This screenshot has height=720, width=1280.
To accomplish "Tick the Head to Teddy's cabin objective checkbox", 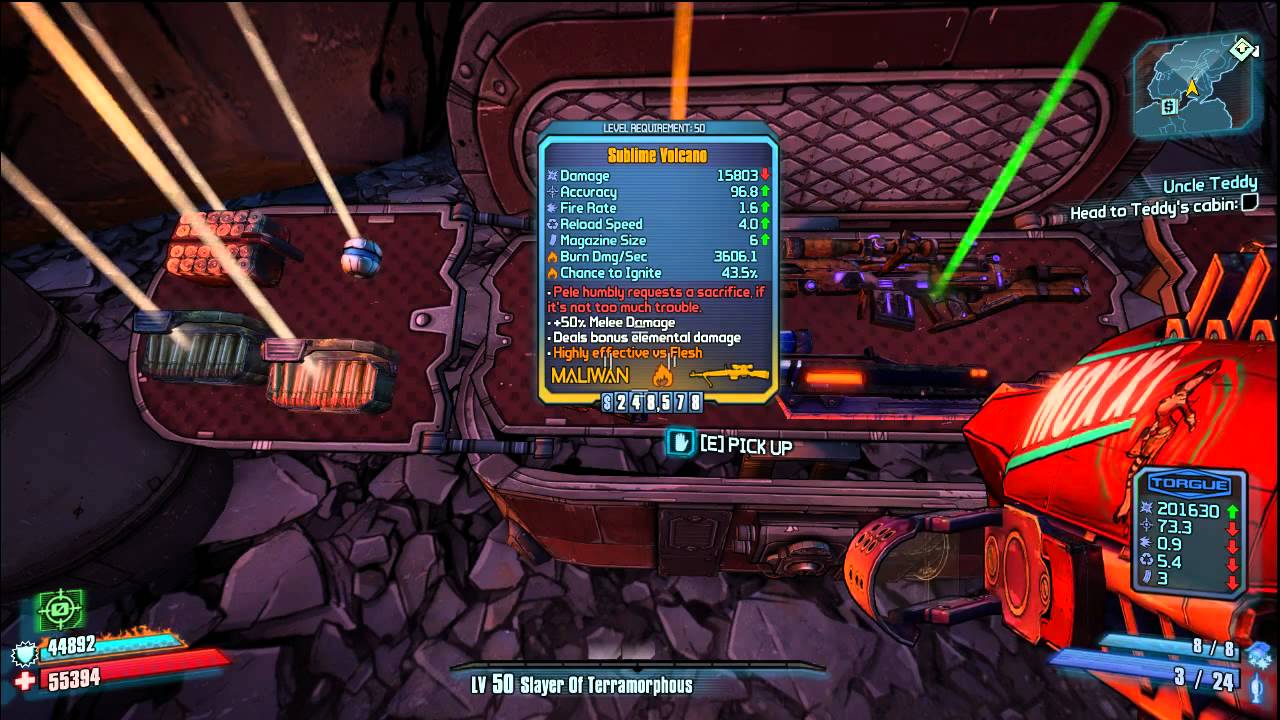I will tap(1249, 205).
